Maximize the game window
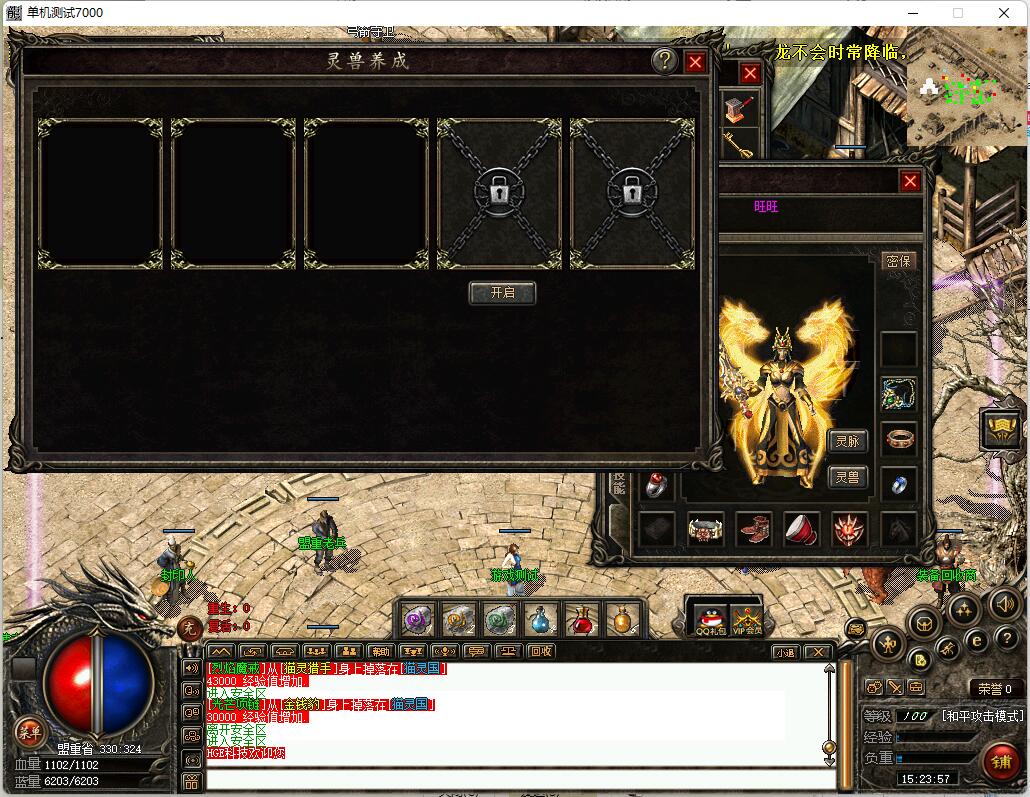Screen dimensions: 1030x797 (958, 13)
